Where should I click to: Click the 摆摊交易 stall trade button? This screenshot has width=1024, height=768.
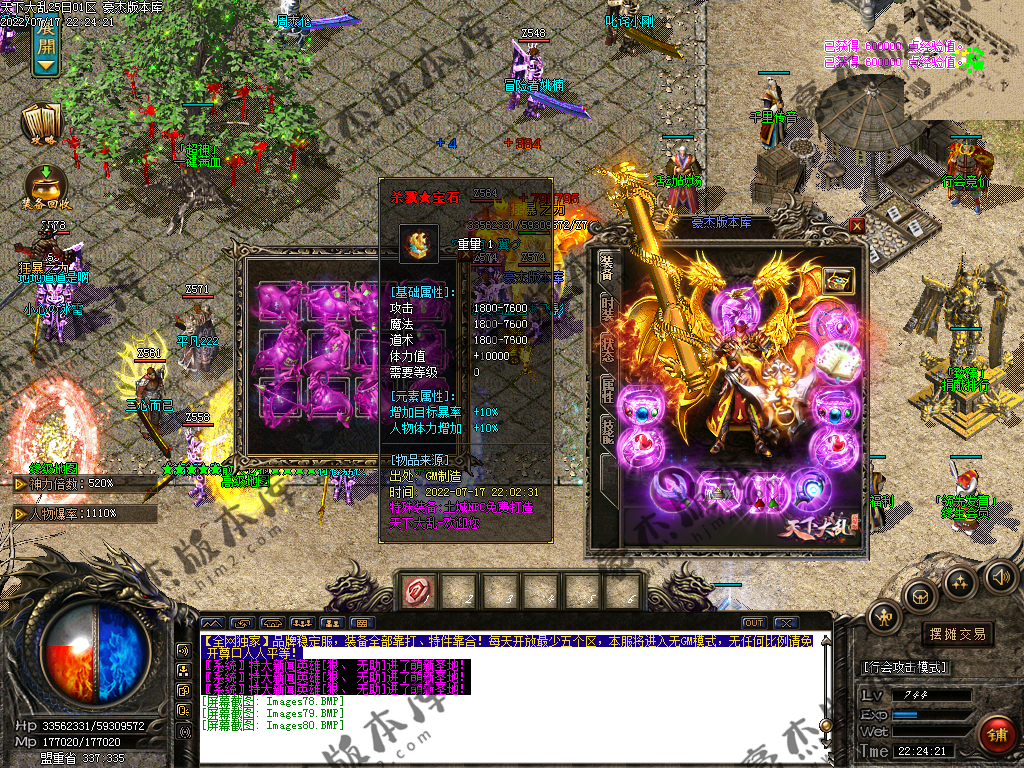click(x=957, y=634)
